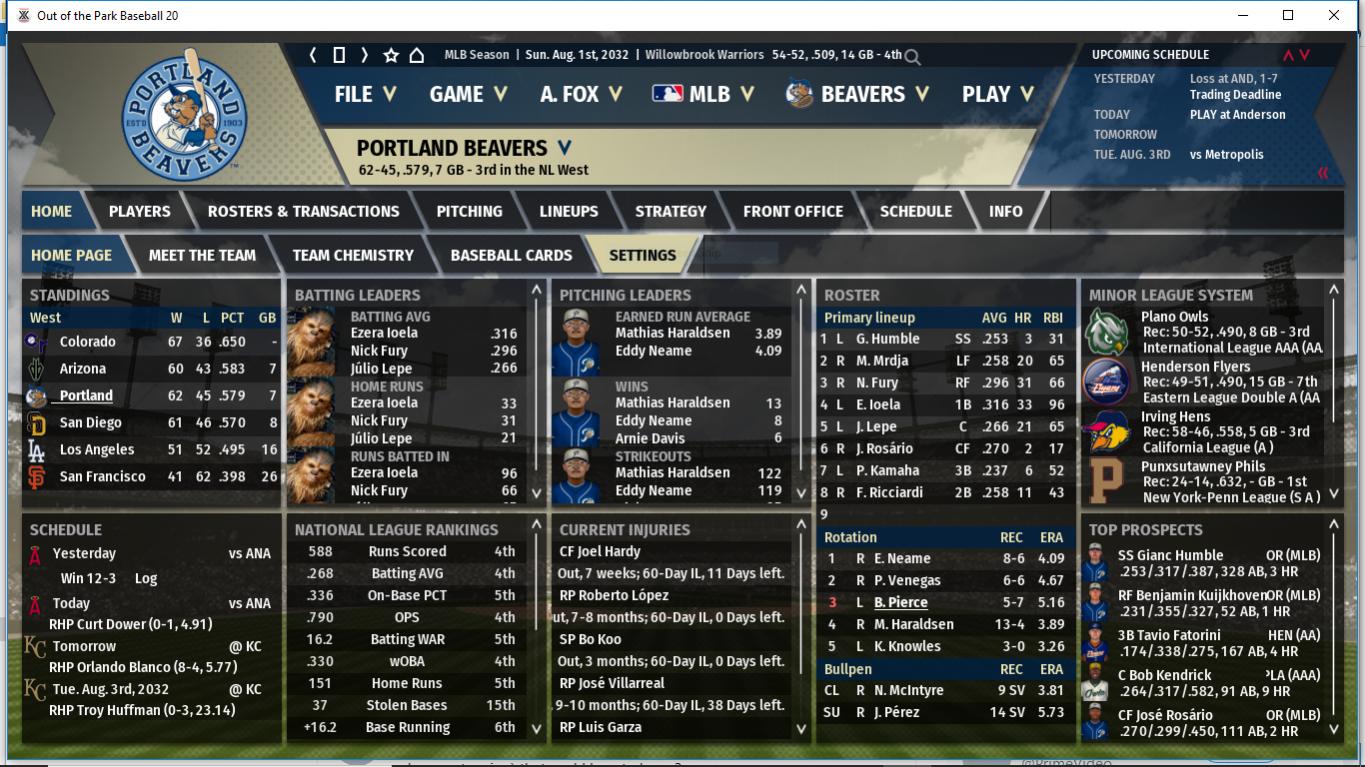
Task: Switch to the SCHEDULE tab
Action: point(915,211)
